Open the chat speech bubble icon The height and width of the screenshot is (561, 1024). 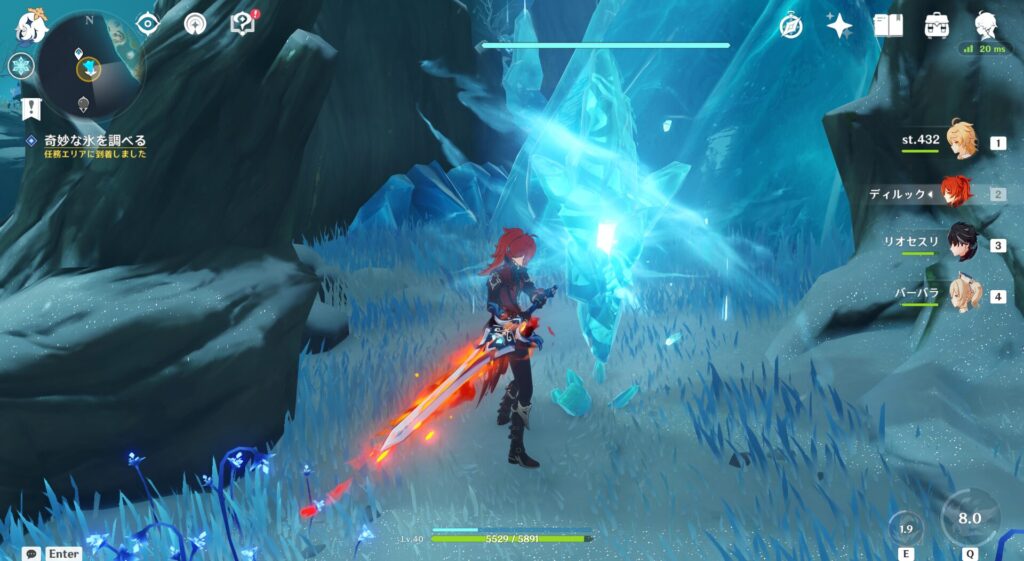pyautogui.click(x=33, y=553)
